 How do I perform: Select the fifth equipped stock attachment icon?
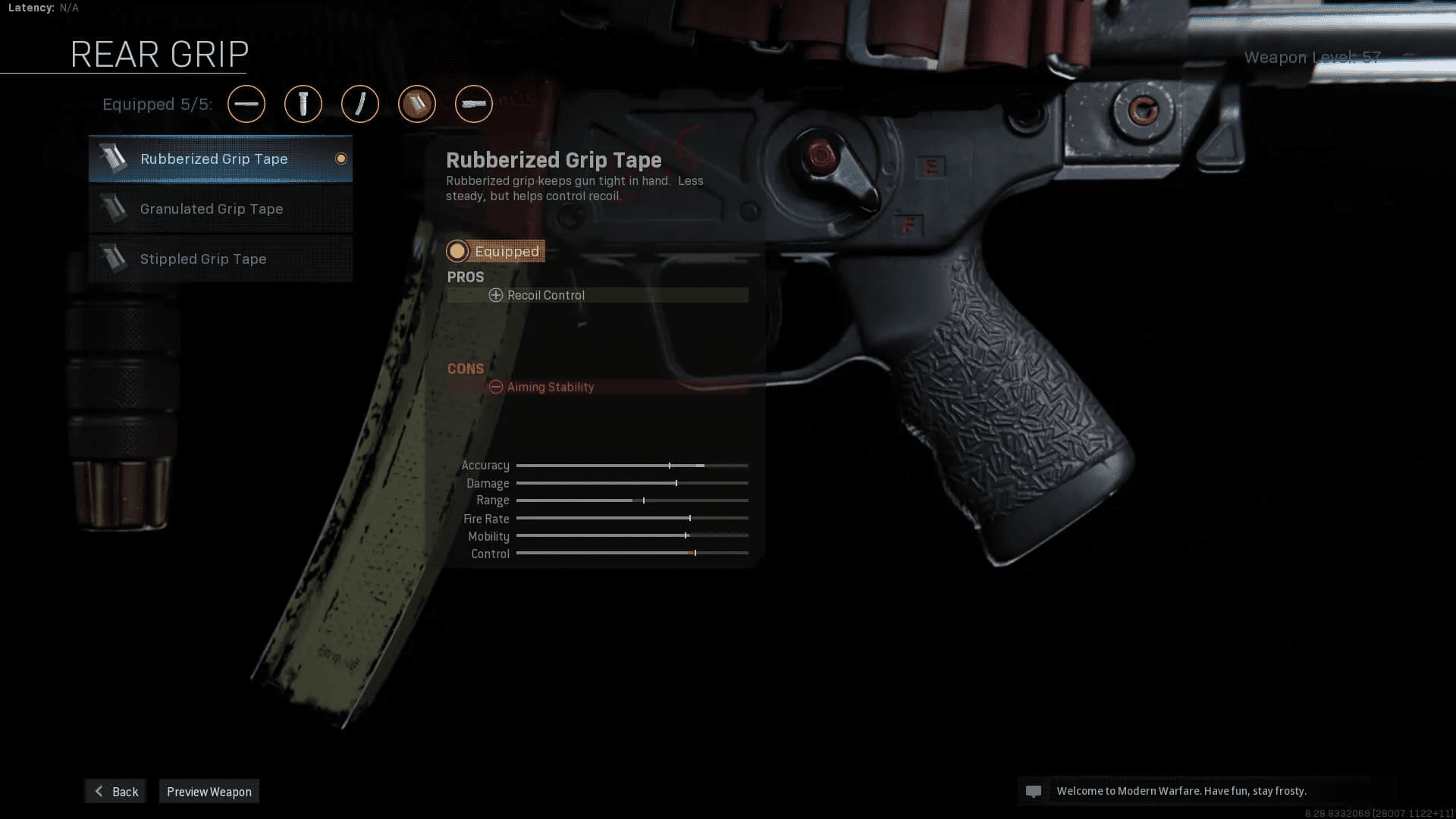(x=474, y=104)
